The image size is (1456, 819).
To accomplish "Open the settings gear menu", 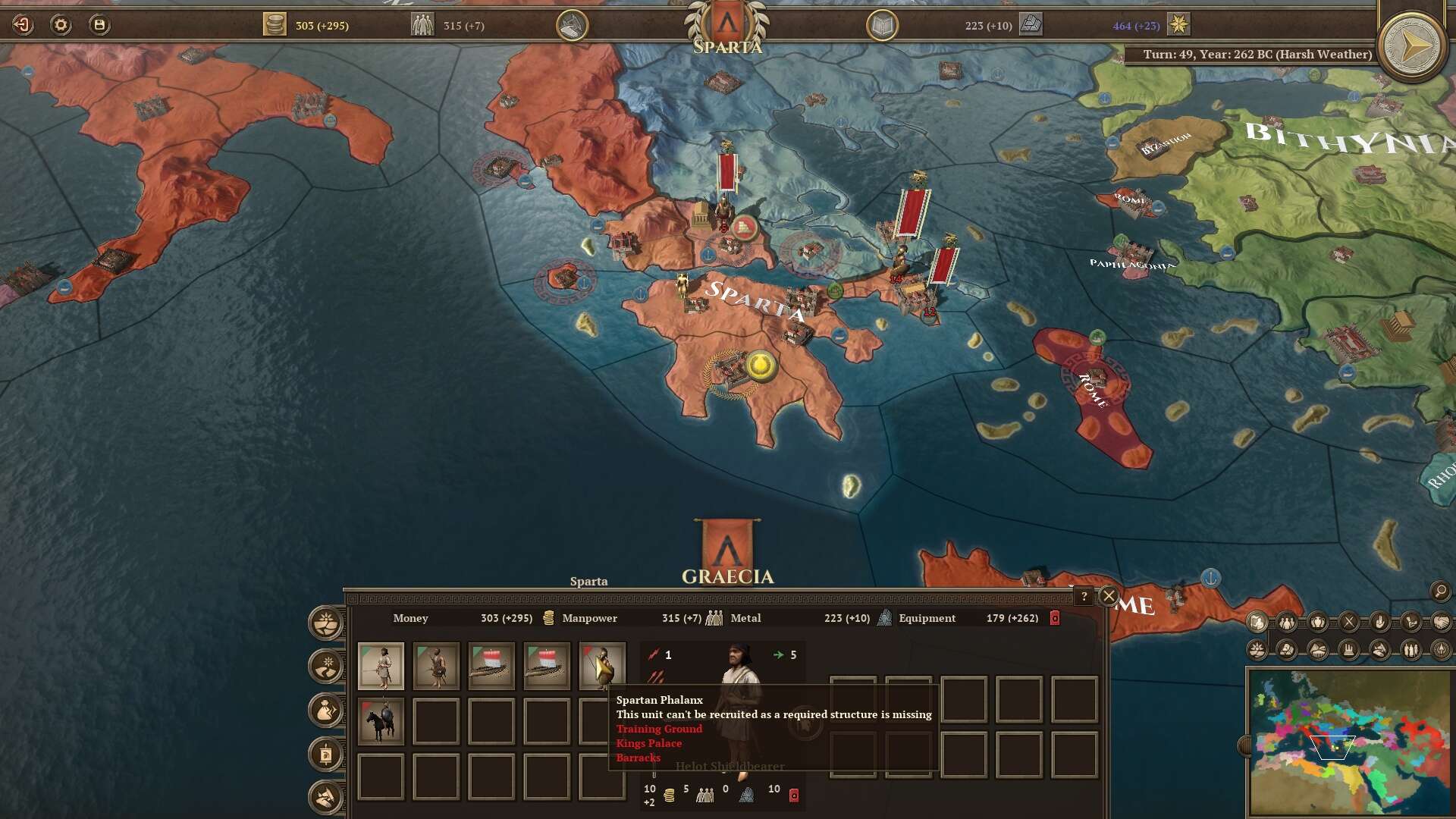I will pyautogui.click(x=61, y=25).
